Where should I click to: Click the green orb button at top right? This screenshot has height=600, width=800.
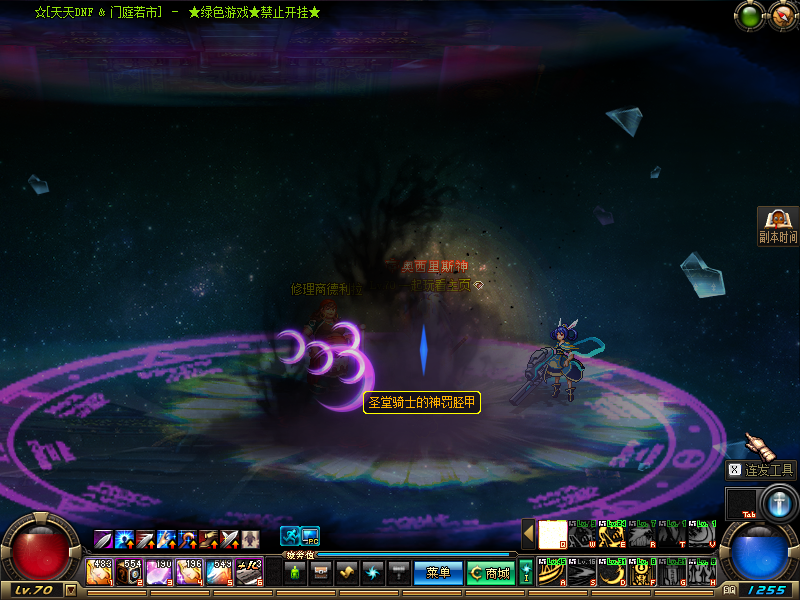point(748,15)
